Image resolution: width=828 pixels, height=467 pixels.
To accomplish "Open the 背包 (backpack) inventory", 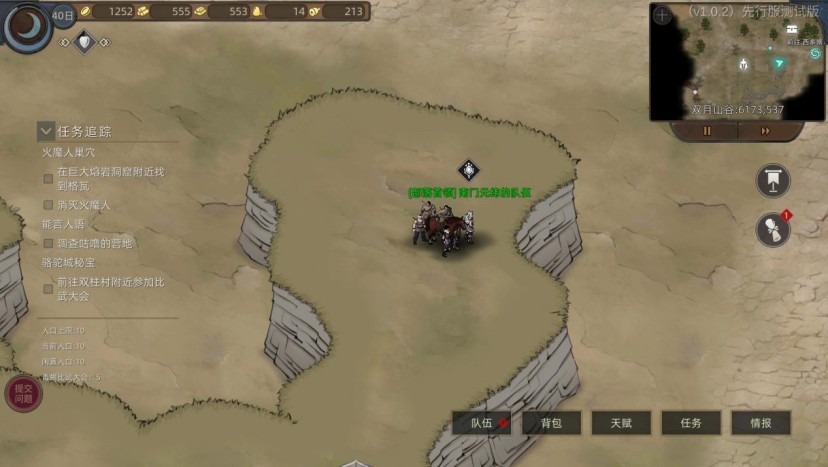I will (x=551, y=423).
